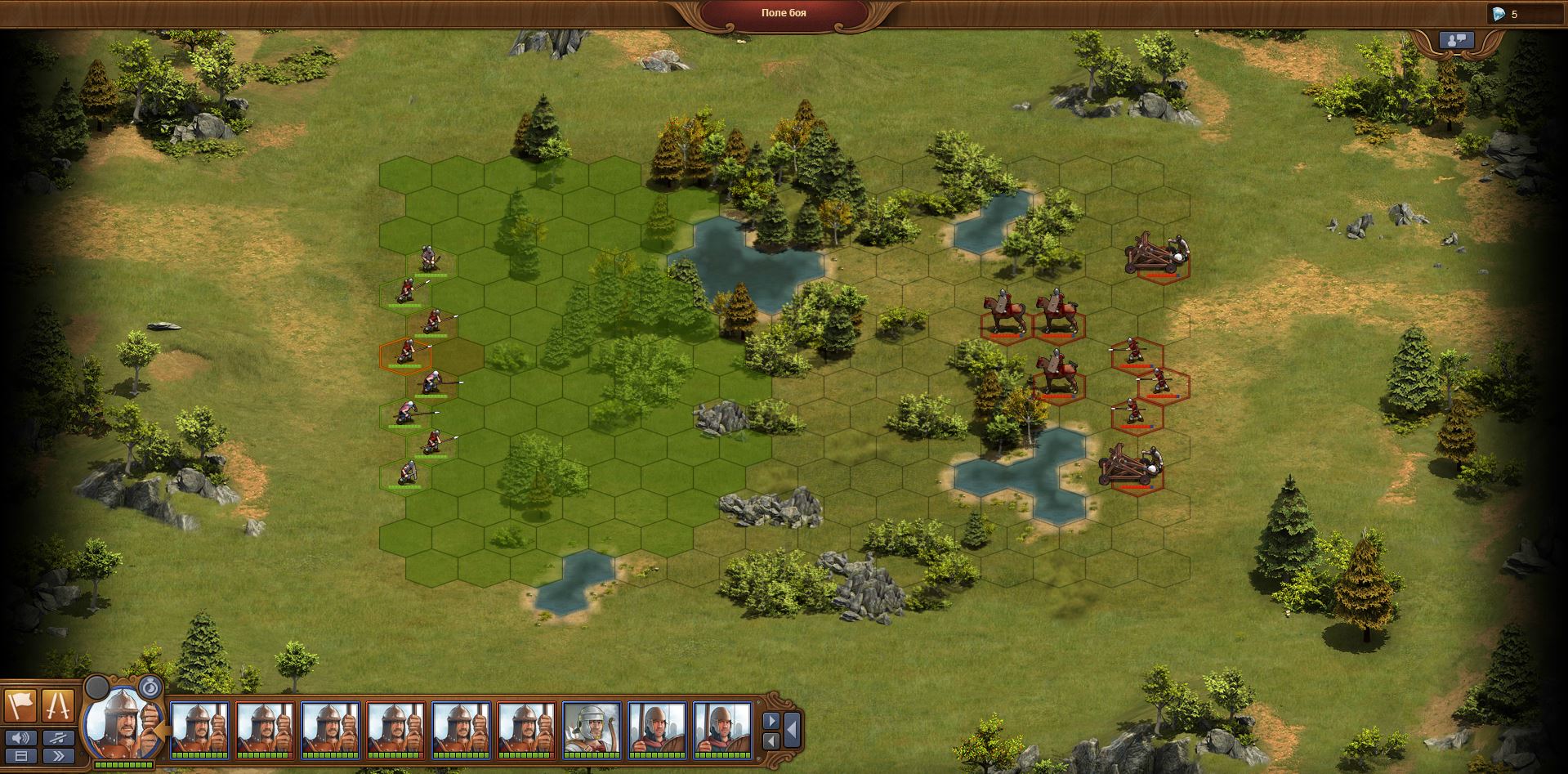Toggle sound effects with the speaker icon
The height and width of the screenshot is (774, 1568).
click(22, 739)
